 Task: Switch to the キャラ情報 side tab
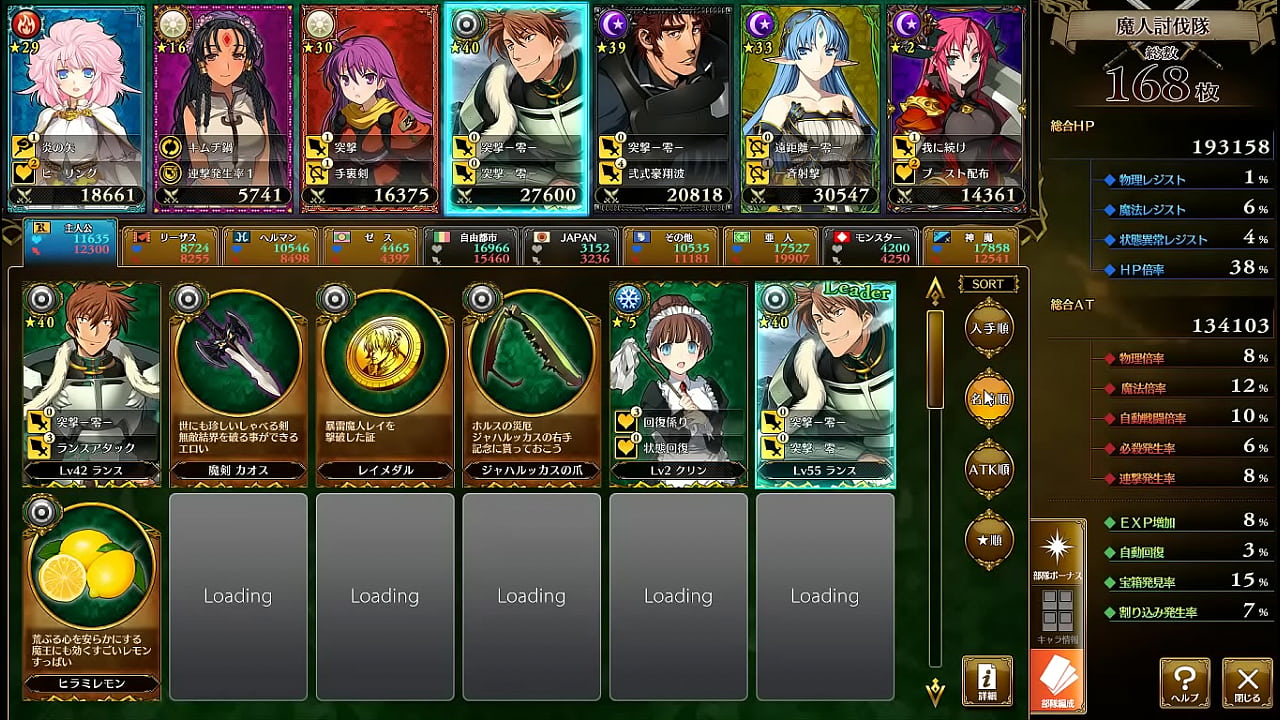(x=1057, y=617)
